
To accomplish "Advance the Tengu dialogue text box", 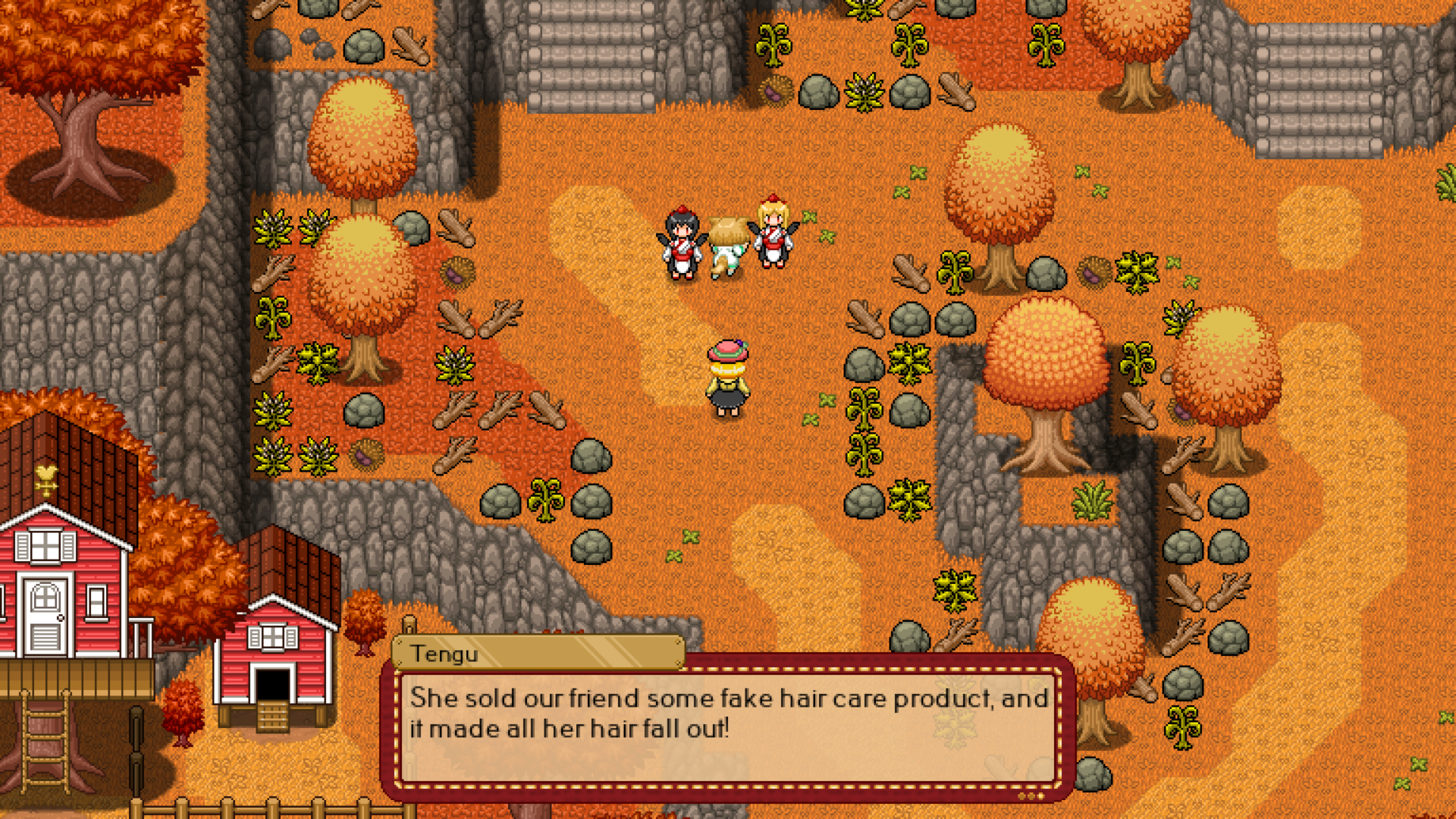I will (726, 726).
